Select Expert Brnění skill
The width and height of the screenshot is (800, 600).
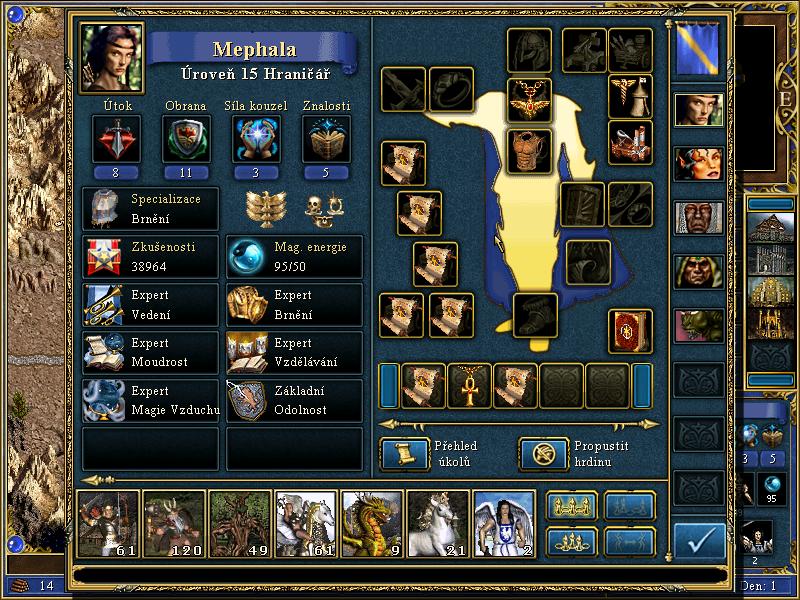[x=294, y=305]
